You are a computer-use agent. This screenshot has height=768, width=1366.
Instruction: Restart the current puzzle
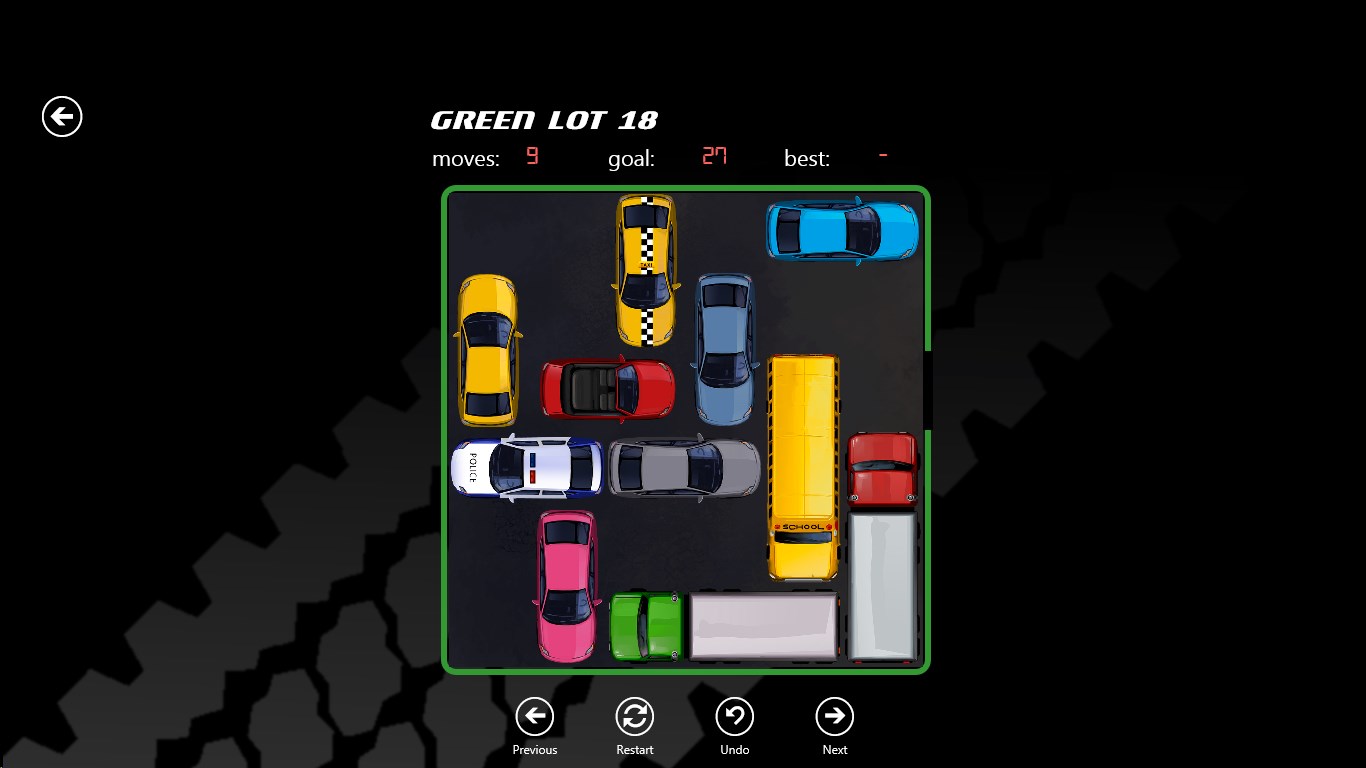[x=635, y=717]
